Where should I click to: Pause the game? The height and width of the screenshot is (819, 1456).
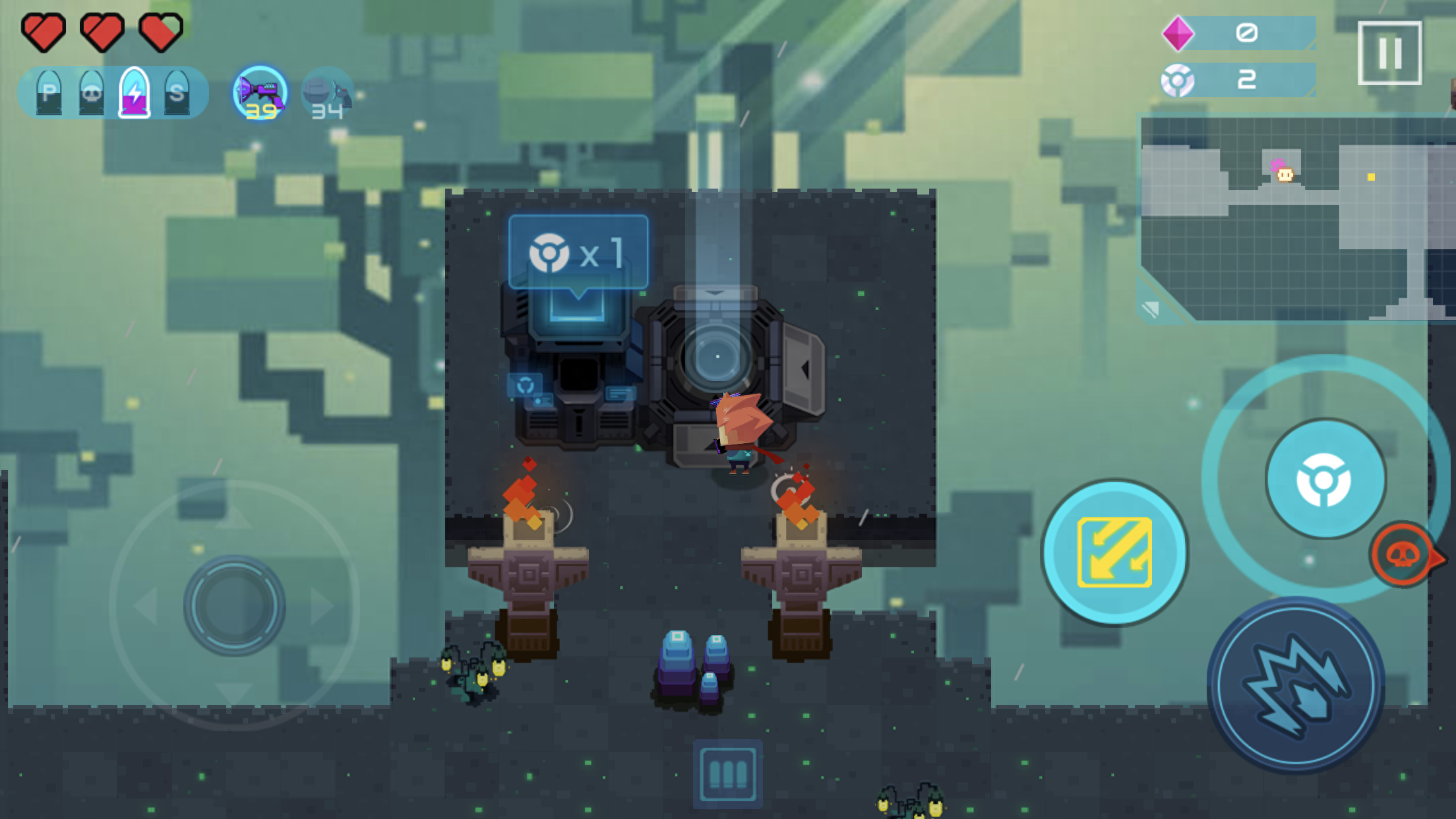pos(1389,53)
